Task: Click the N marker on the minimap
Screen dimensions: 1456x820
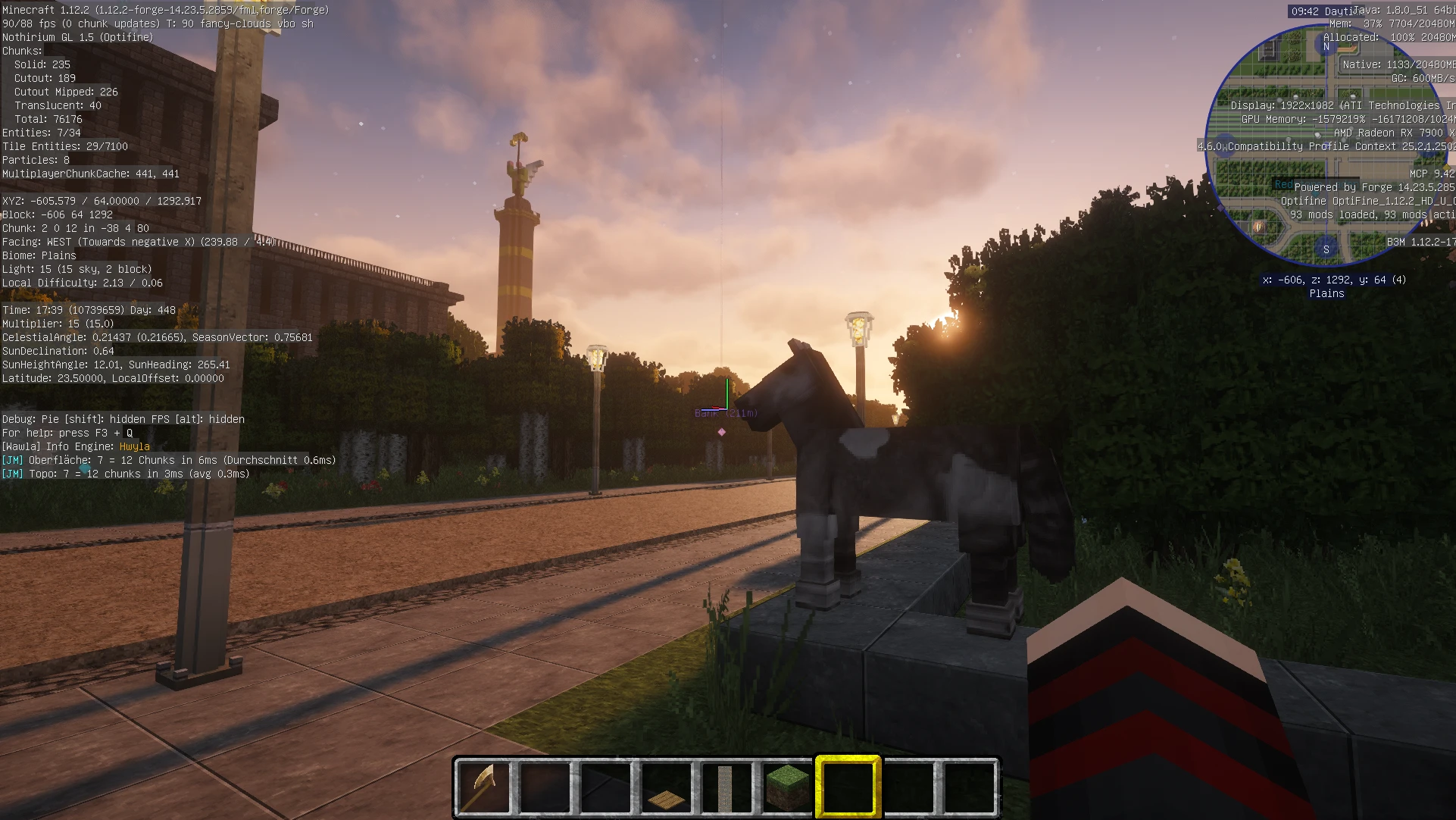Action: point(1326,47)
